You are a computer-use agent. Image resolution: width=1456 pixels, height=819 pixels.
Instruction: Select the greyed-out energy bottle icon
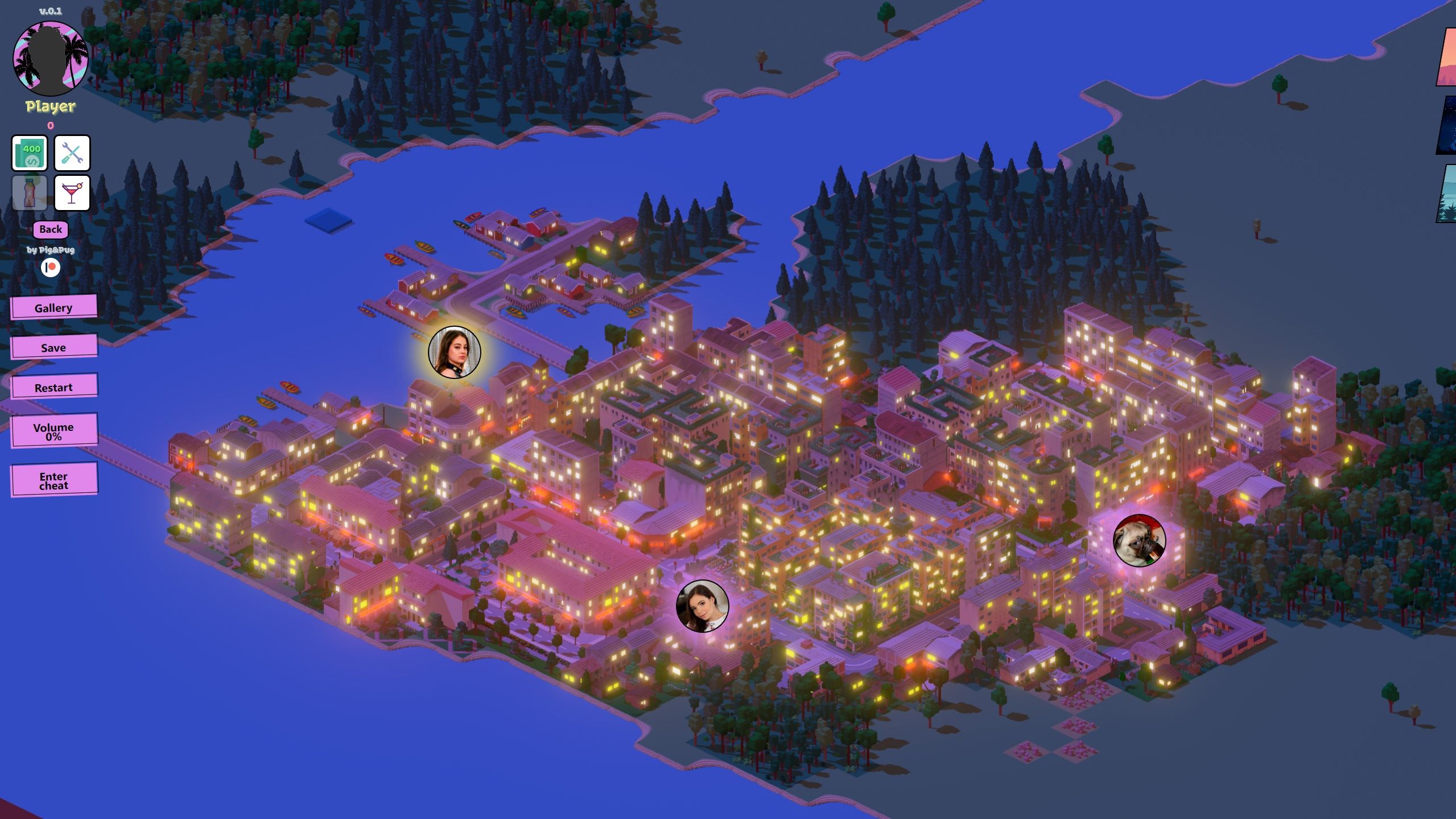[30, 193]
